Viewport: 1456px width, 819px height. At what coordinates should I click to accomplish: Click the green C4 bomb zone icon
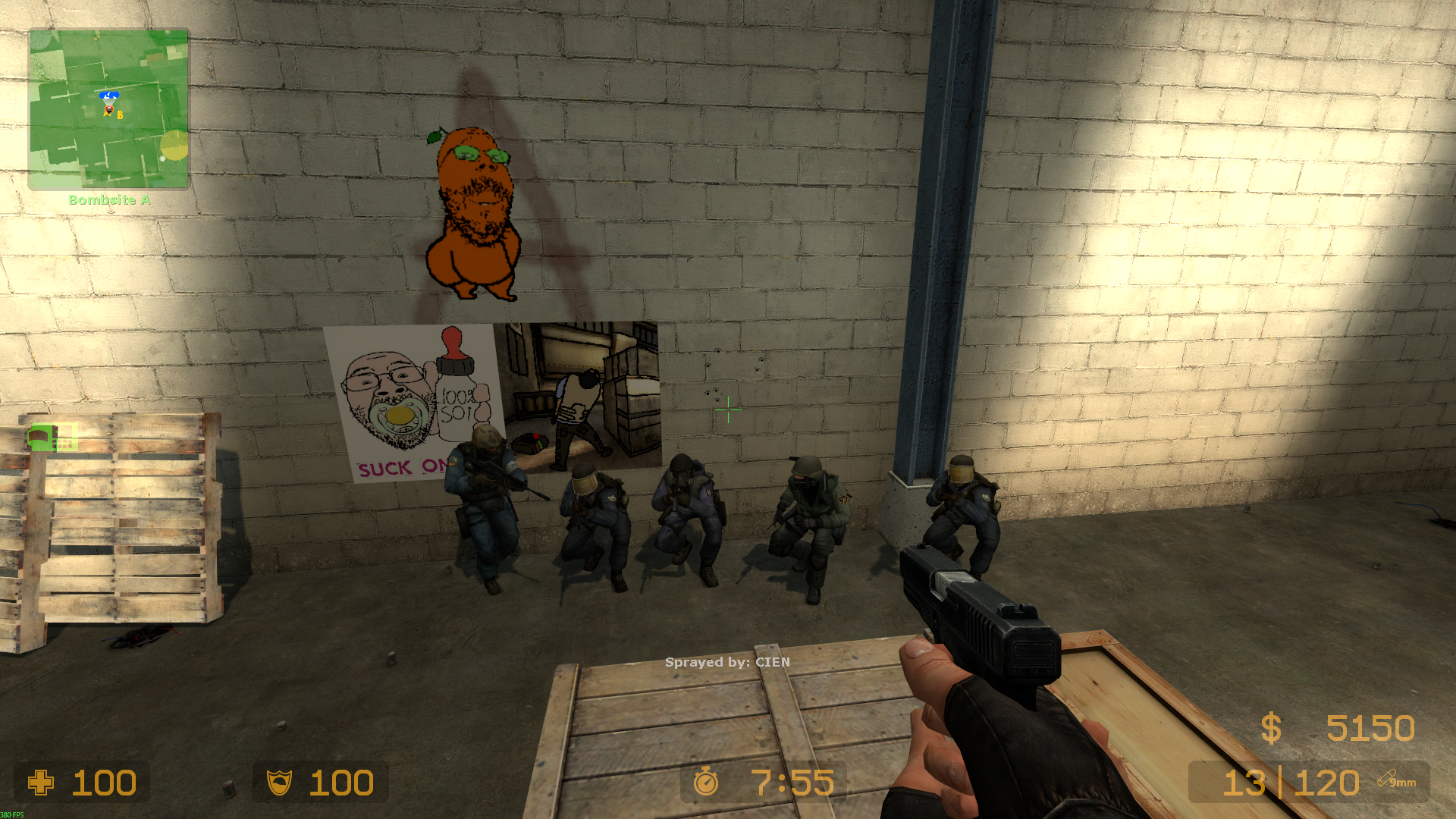coord(52,437)
